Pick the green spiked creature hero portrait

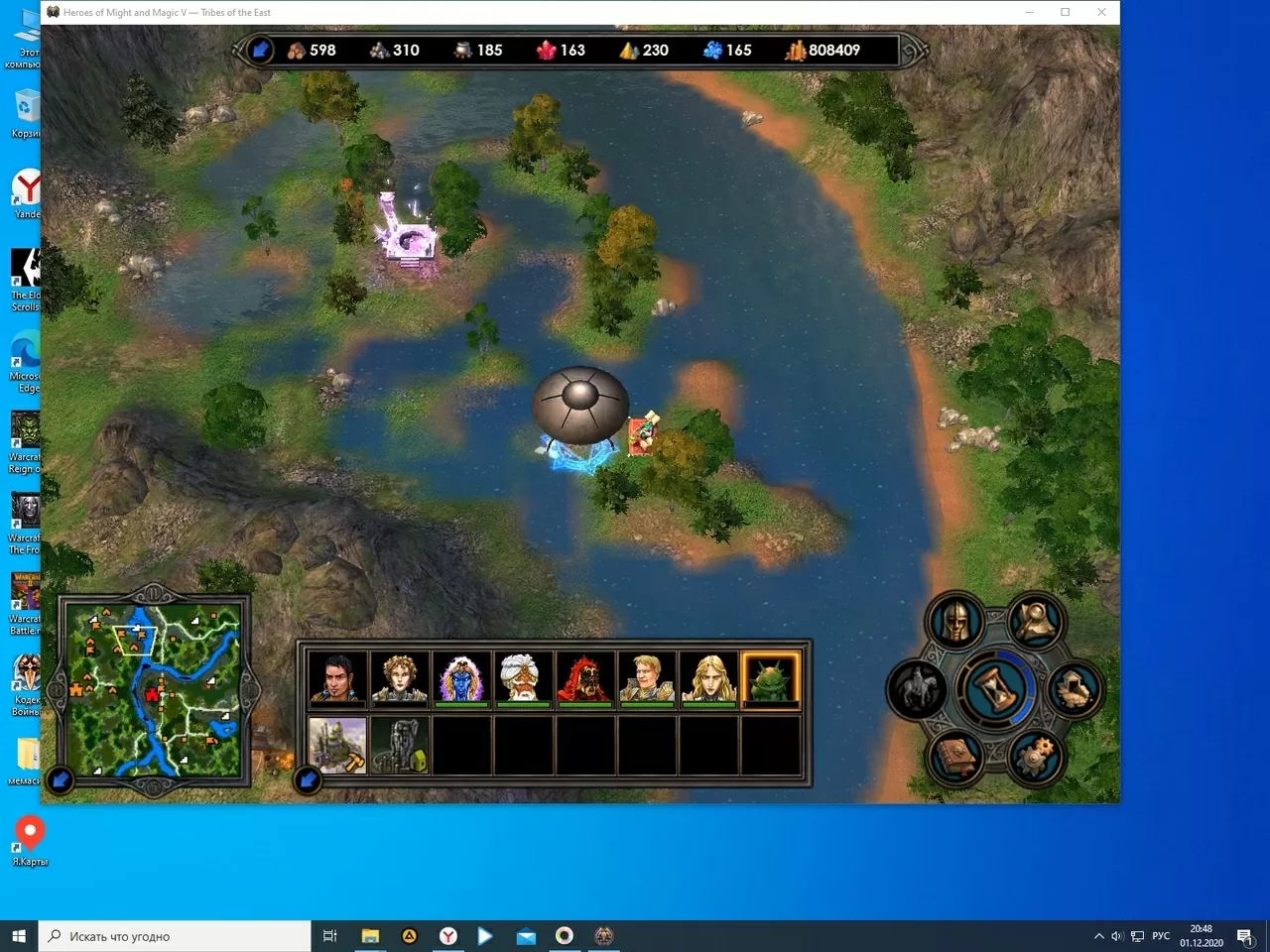770,678
